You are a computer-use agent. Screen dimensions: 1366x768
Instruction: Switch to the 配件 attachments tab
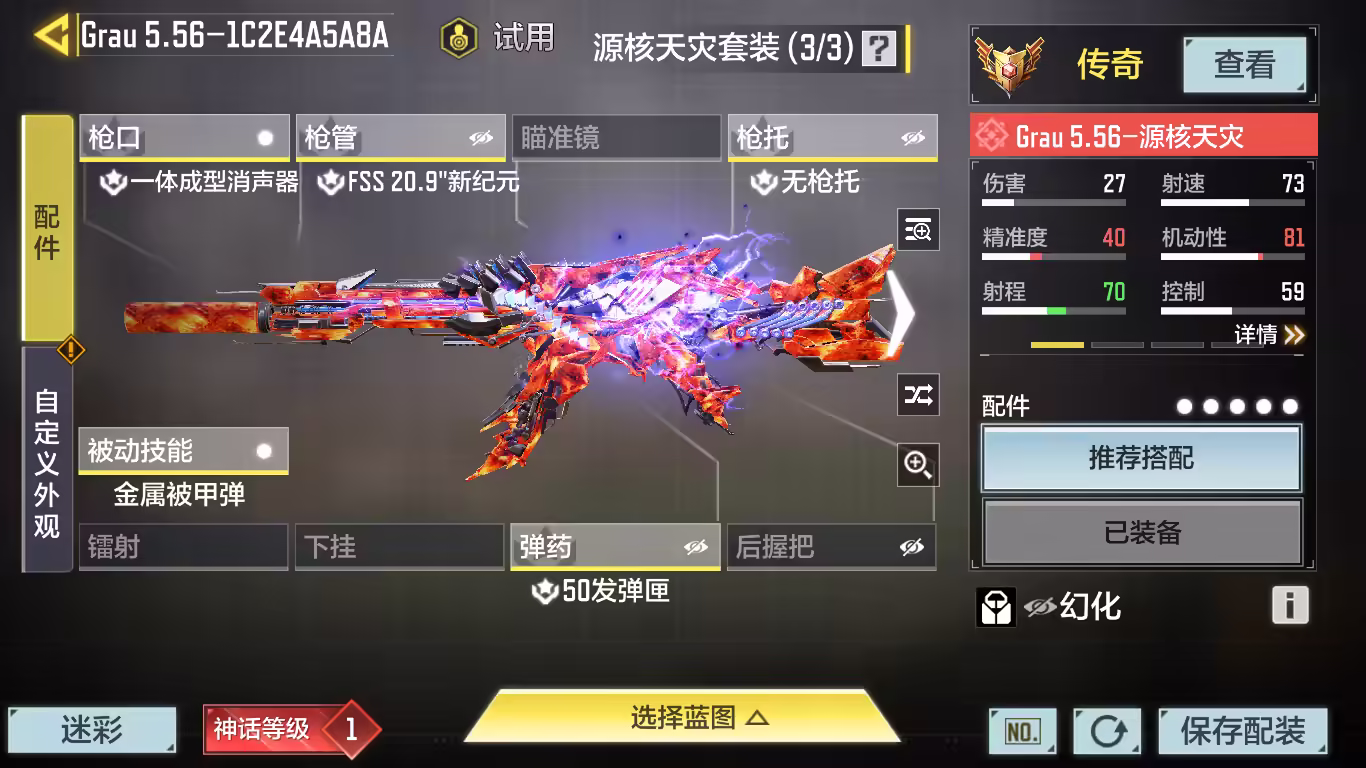pyautogui.click(x=47, y=230)
